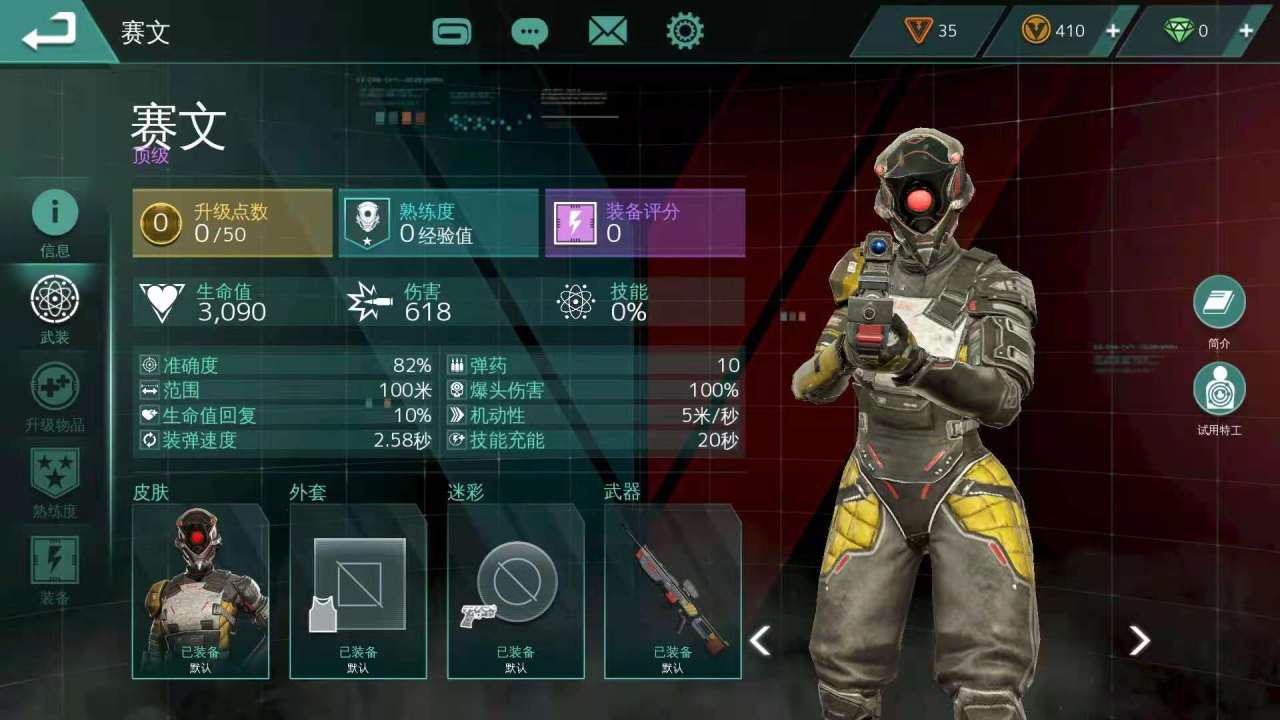The height and width of the screenshot is (720, 1280).
Task: Open the mail envelope inbox
Action: pyautogui.click(x=607, y=32)
